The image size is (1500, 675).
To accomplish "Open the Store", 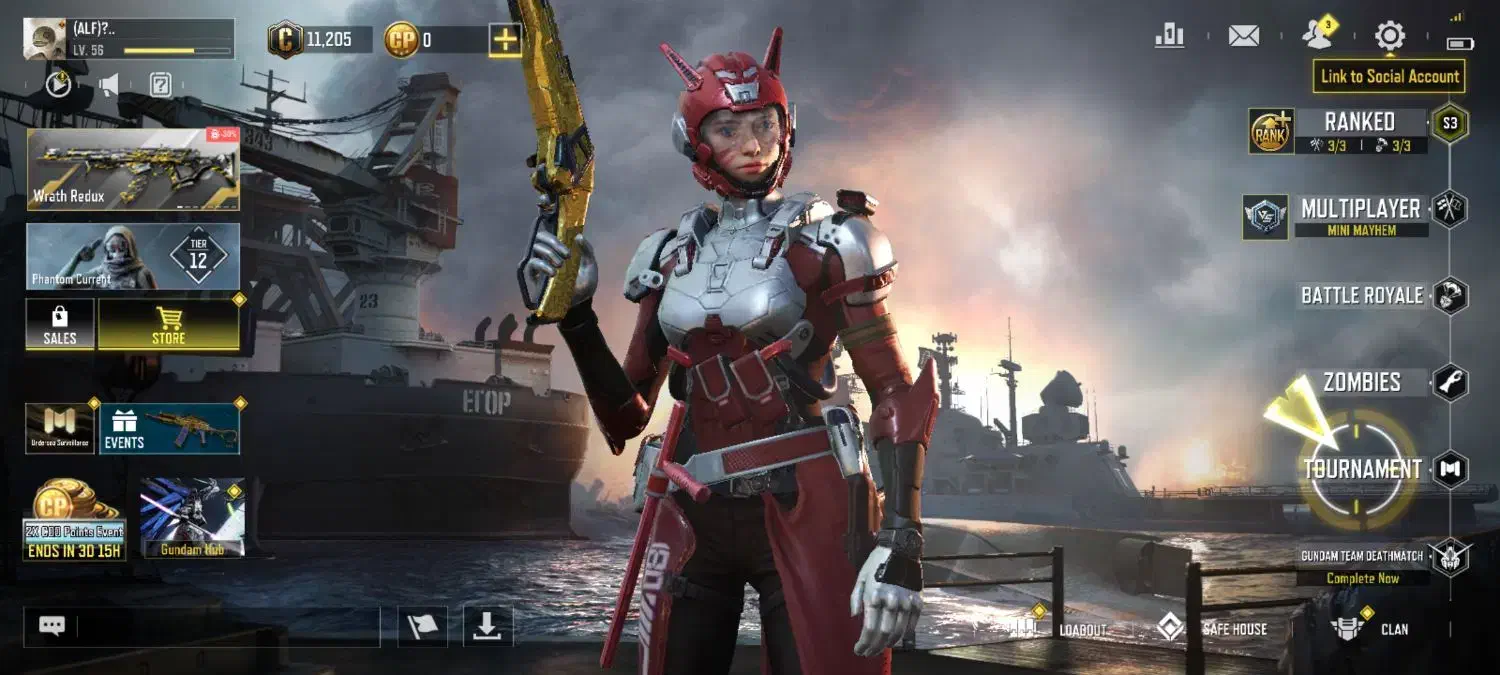I will coord(168,325).
